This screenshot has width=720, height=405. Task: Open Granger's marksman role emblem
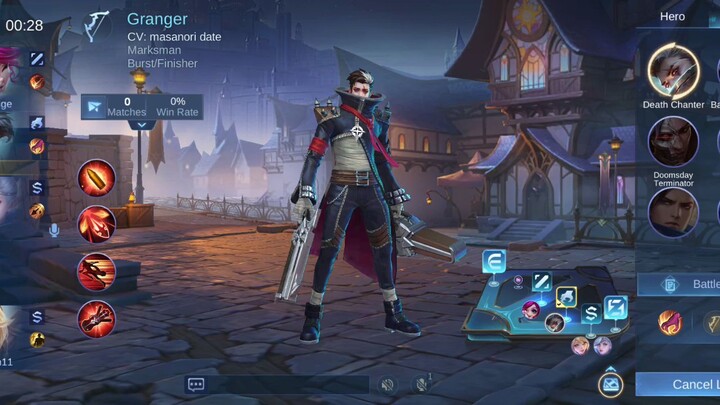98,22
